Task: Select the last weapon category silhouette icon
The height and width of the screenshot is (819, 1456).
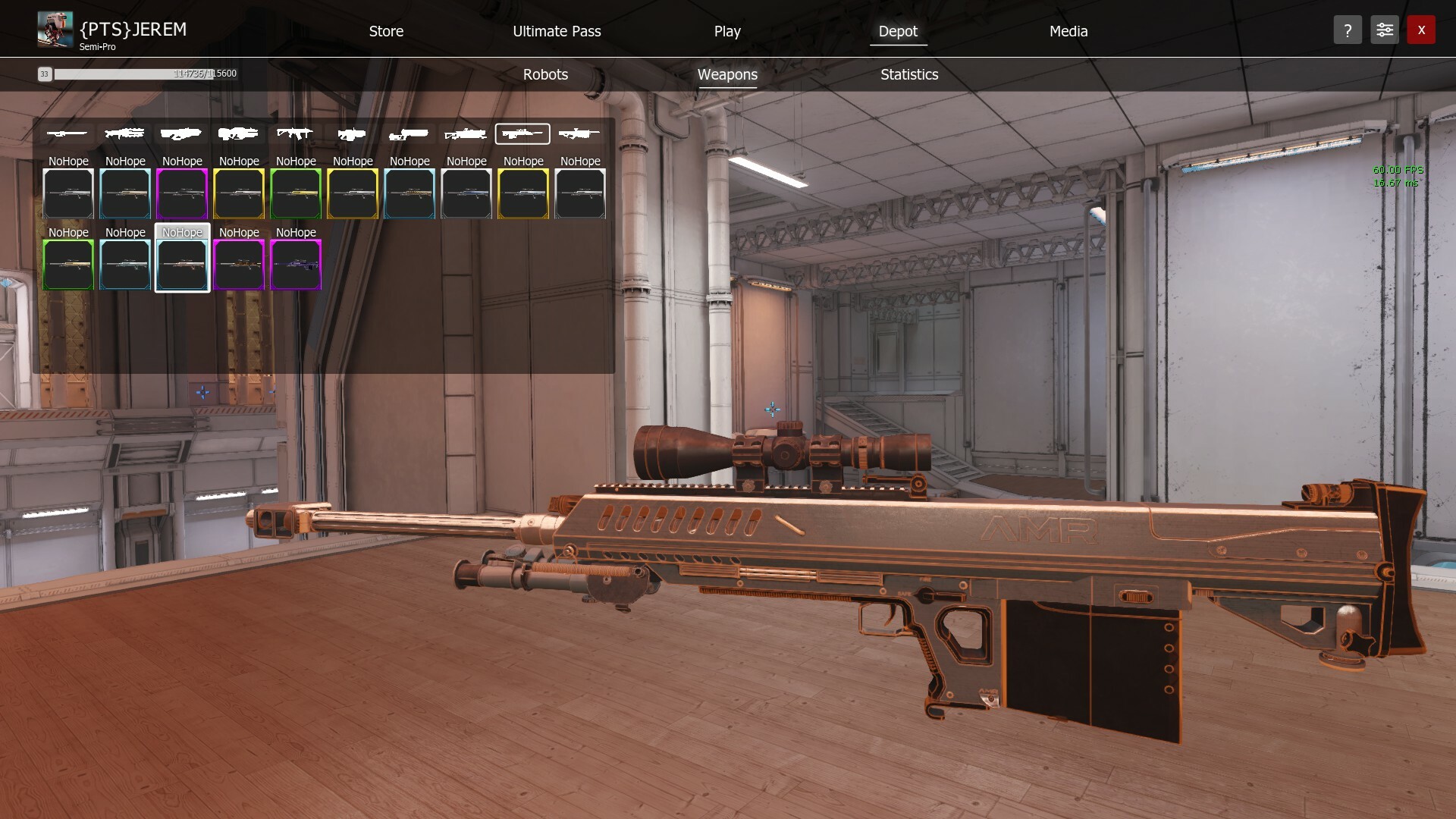Action: [x=579, y=133]
